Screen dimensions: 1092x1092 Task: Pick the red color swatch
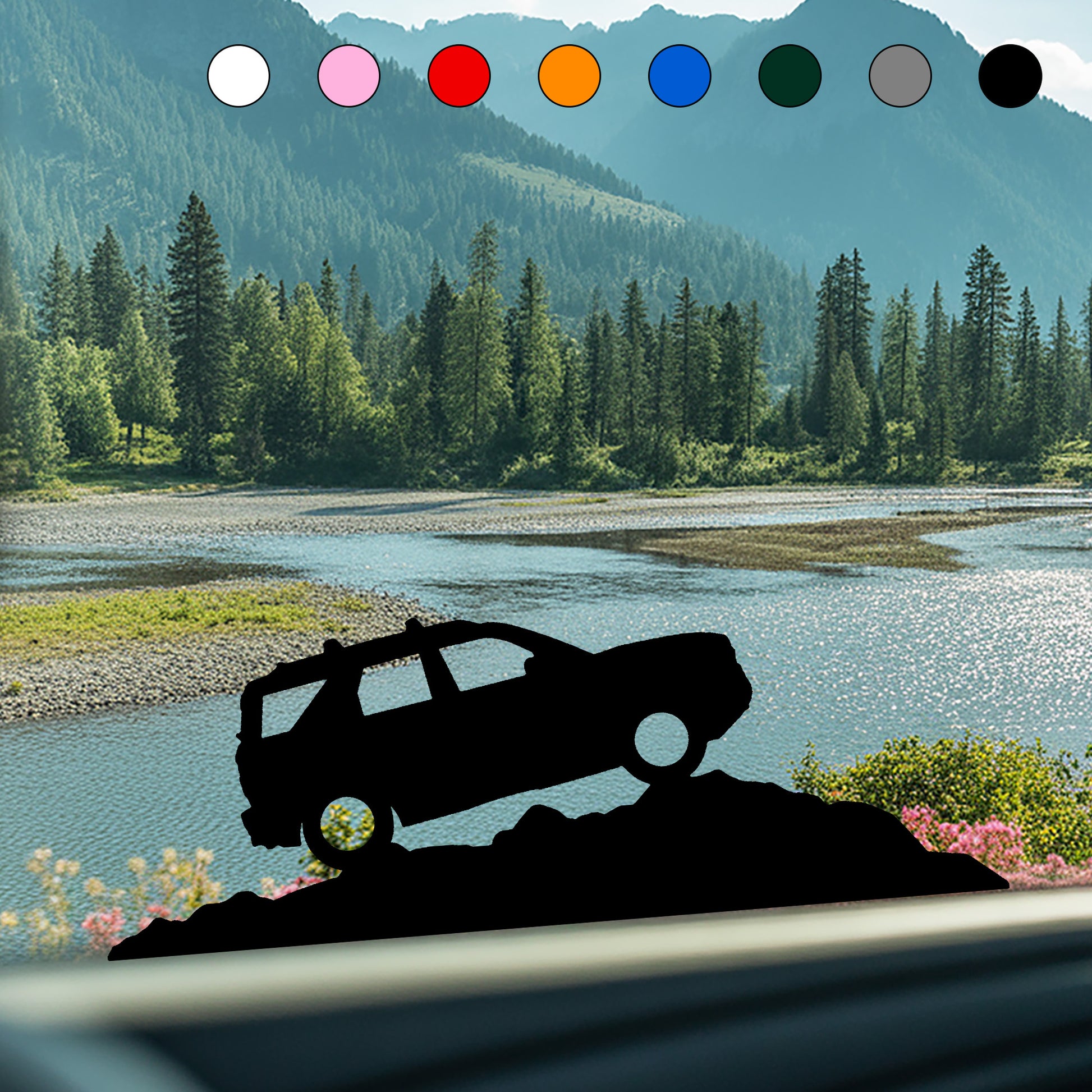click(x=459, y=76)
